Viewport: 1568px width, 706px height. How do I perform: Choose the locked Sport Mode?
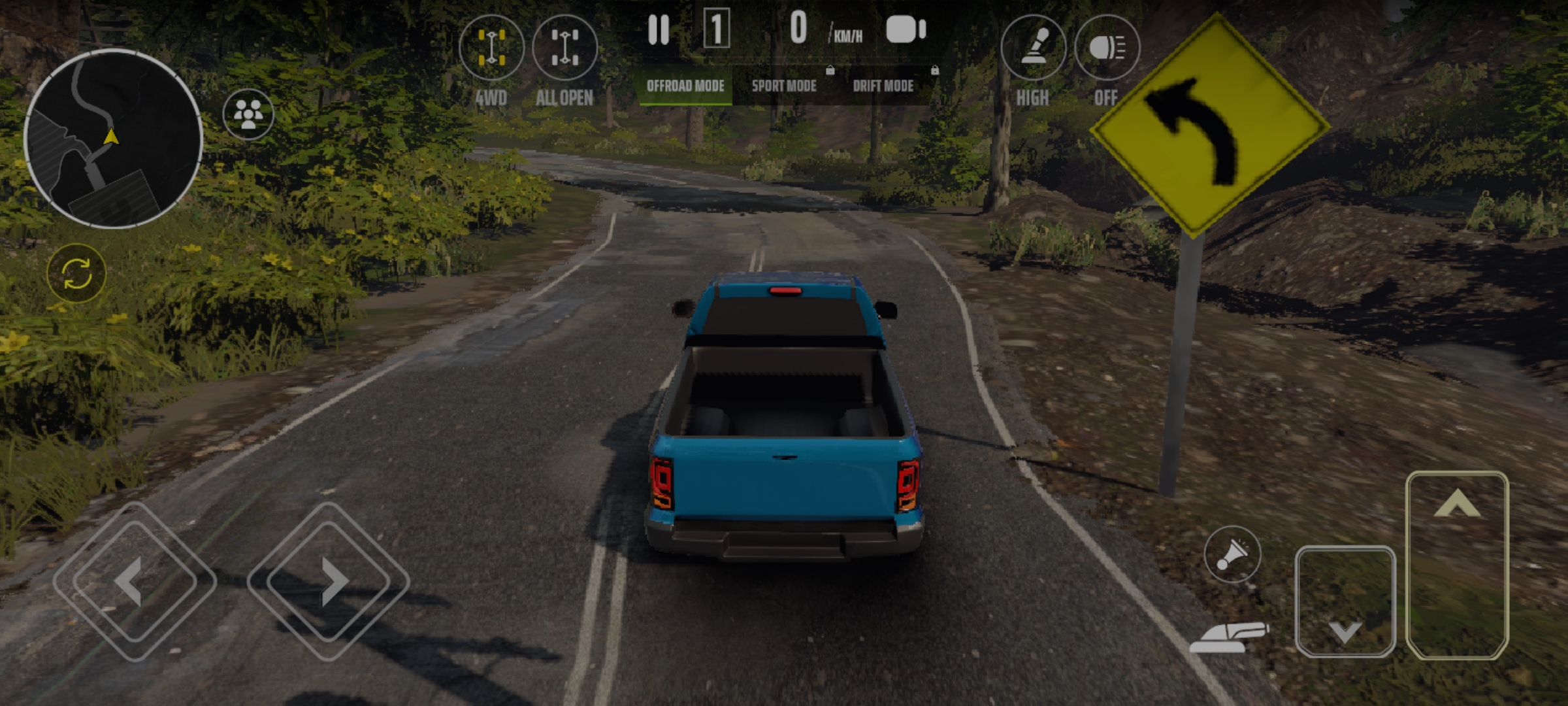pyautogui.click(x=784, y=86)
